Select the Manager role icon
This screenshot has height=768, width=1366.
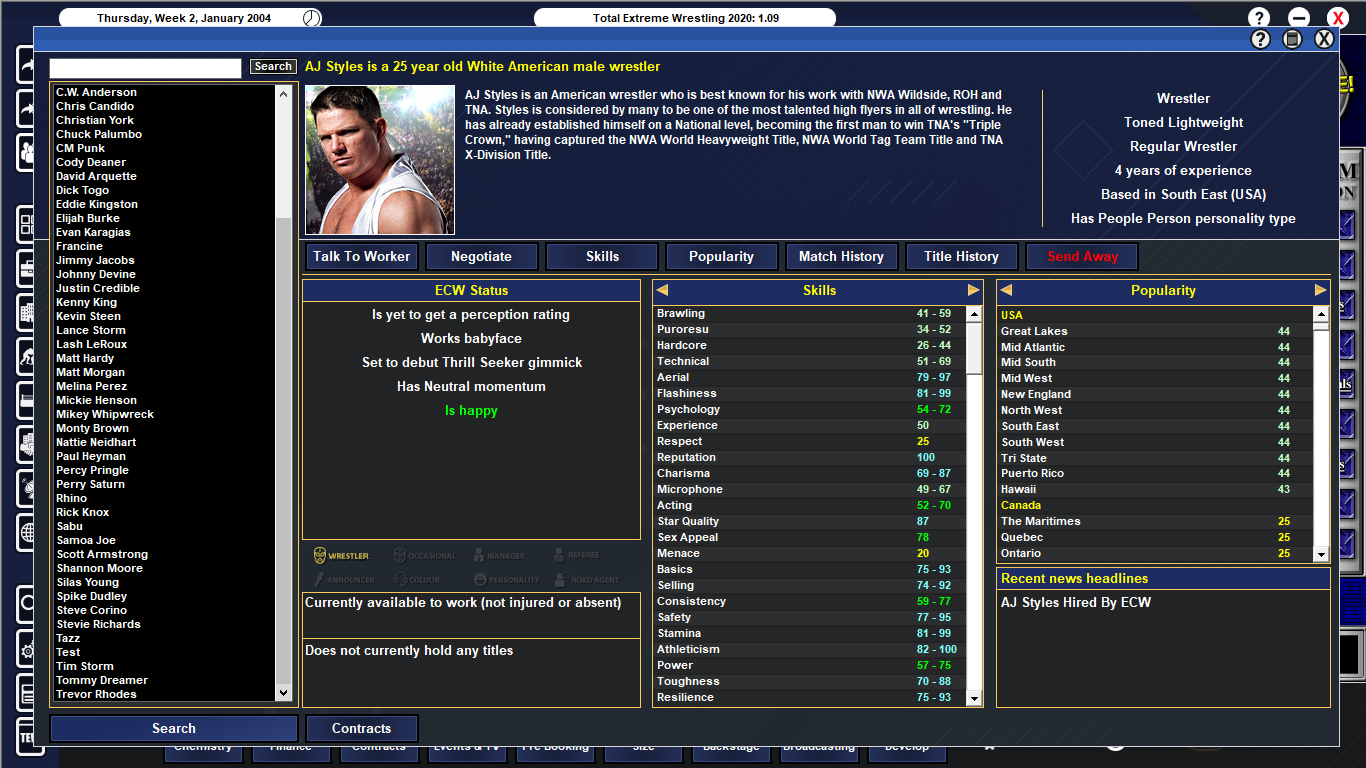(x=479, y=556)
